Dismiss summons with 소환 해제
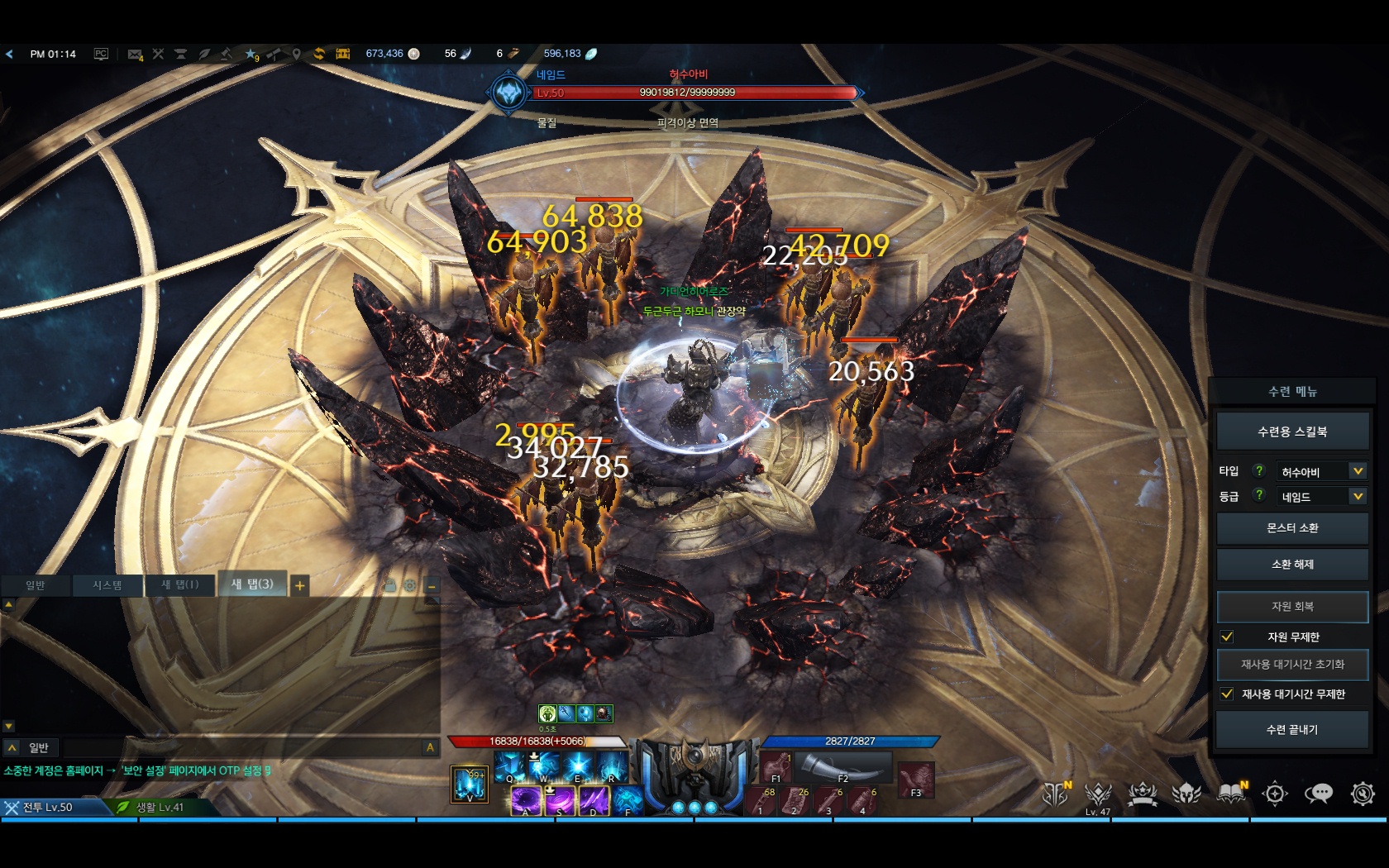The image size is (1389, 868). [x=1291, y=565]
